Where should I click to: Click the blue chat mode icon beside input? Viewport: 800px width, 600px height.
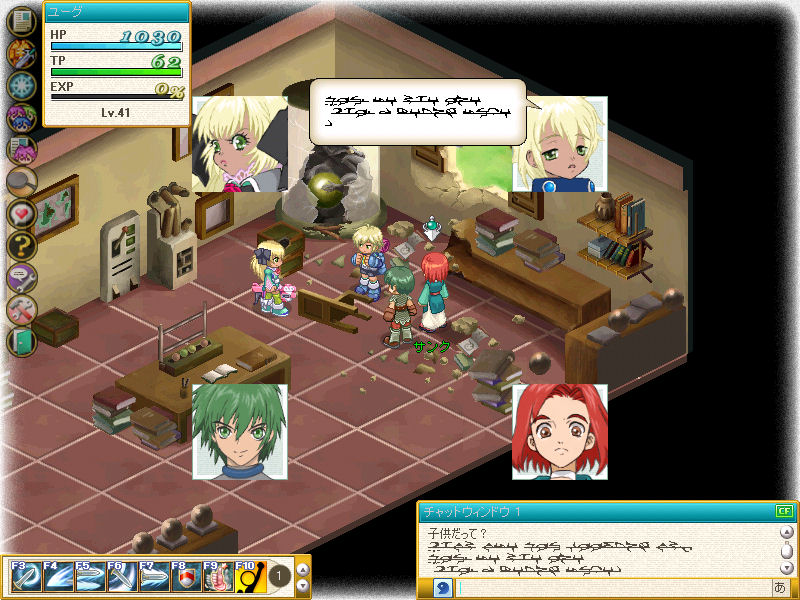[443, 588]
